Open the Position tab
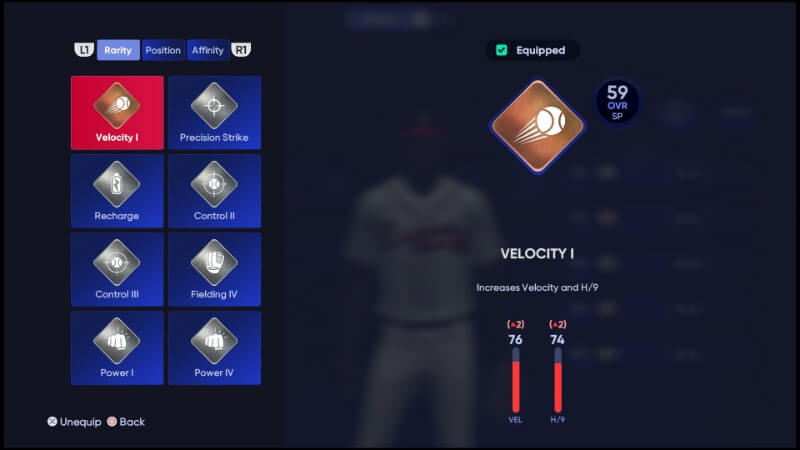This screenshot has width=800, height=450. tap(163, 50)
